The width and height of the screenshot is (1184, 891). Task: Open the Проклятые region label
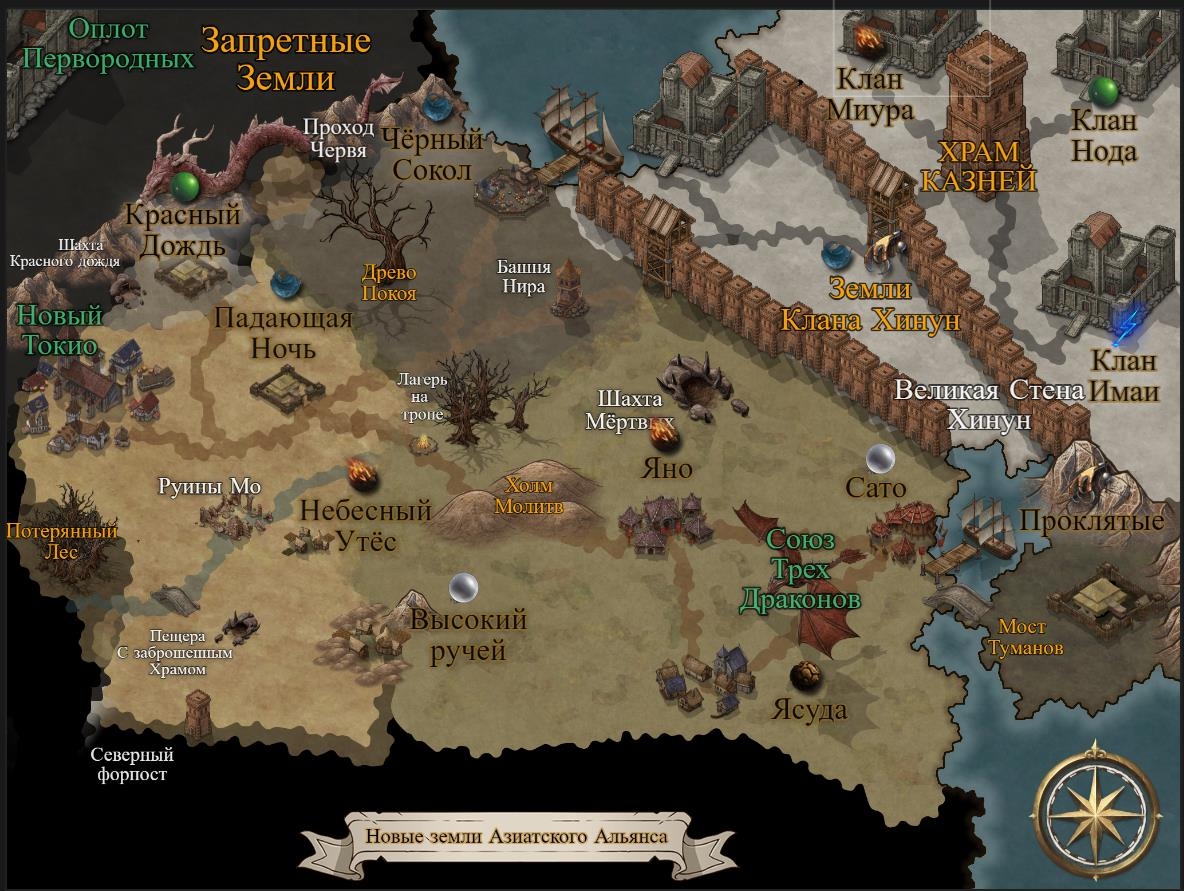(x=1092, y=521)
